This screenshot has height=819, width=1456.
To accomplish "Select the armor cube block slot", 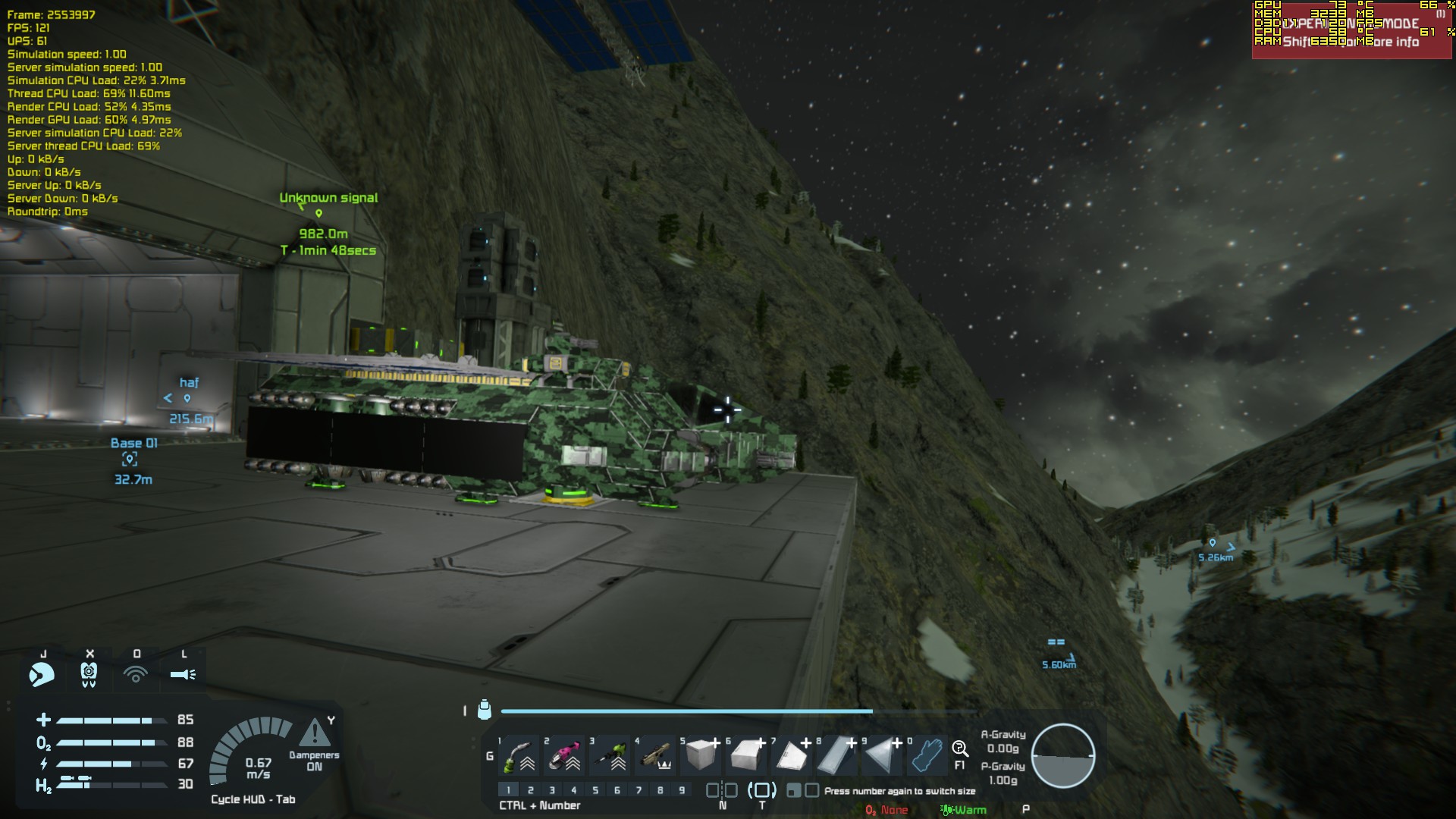I will click(x=701, y=755).
